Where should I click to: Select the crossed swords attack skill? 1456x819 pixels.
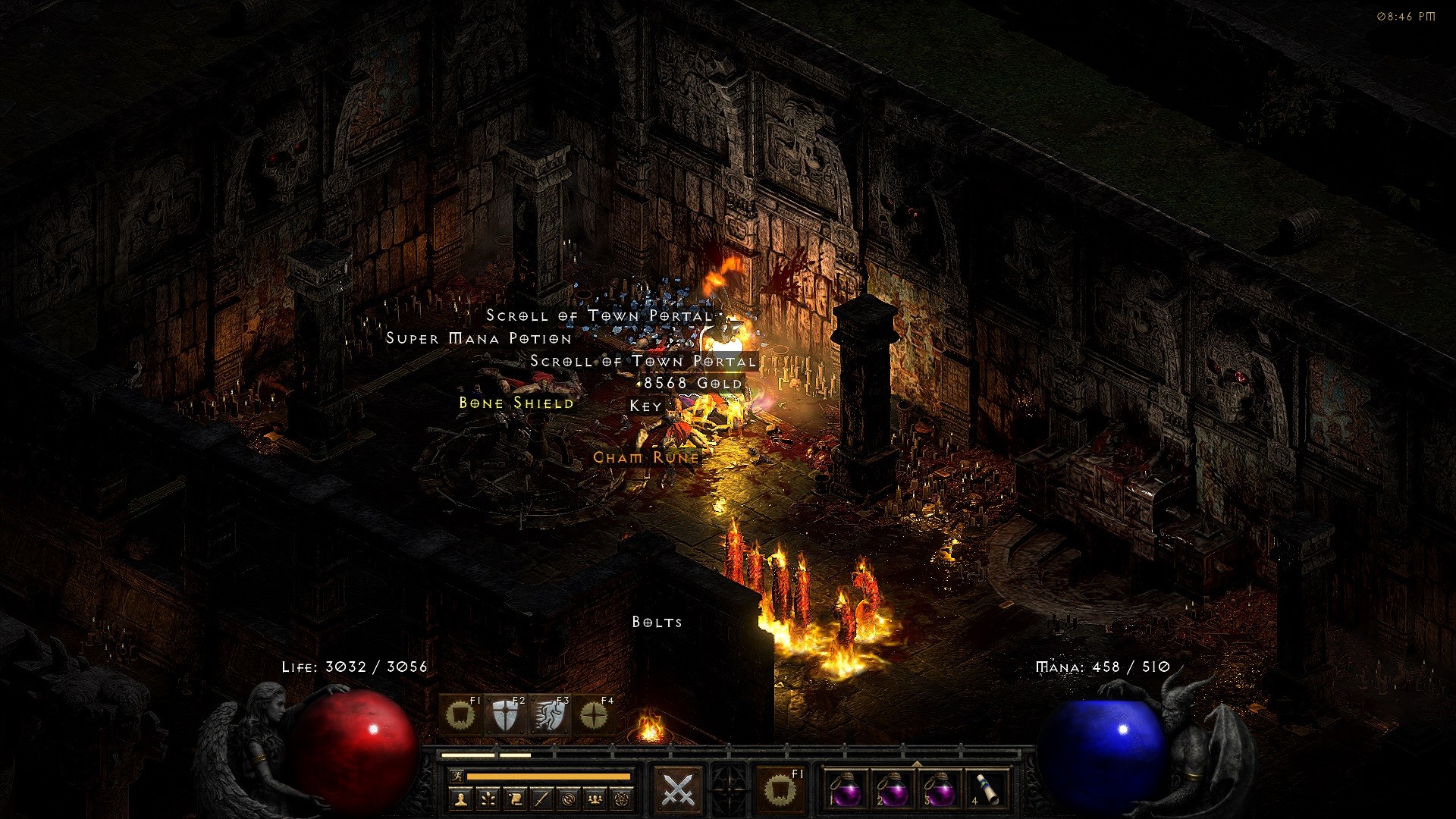(x=678, y=789)
